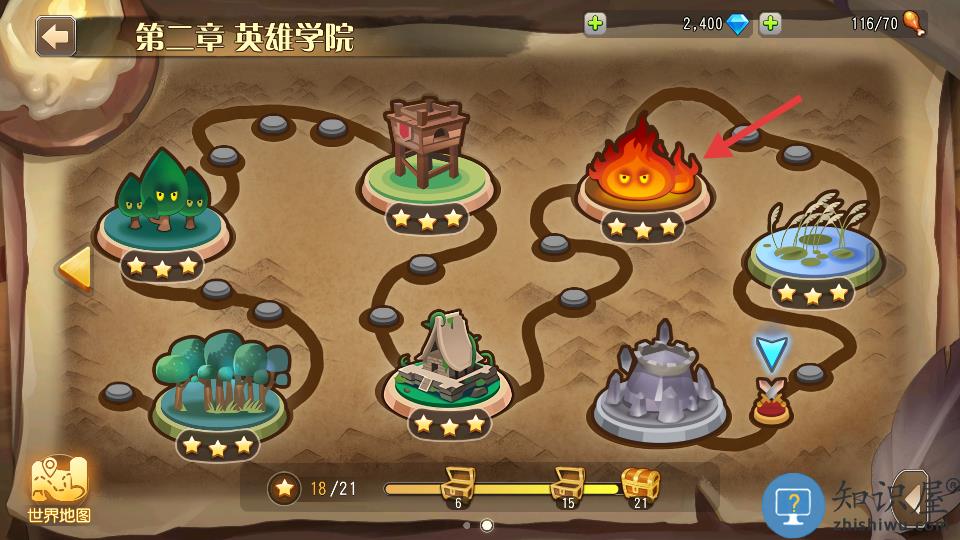960x540 pixels.
Task: Claim the 15-star treasure chest
Action: tap(567, 486)
